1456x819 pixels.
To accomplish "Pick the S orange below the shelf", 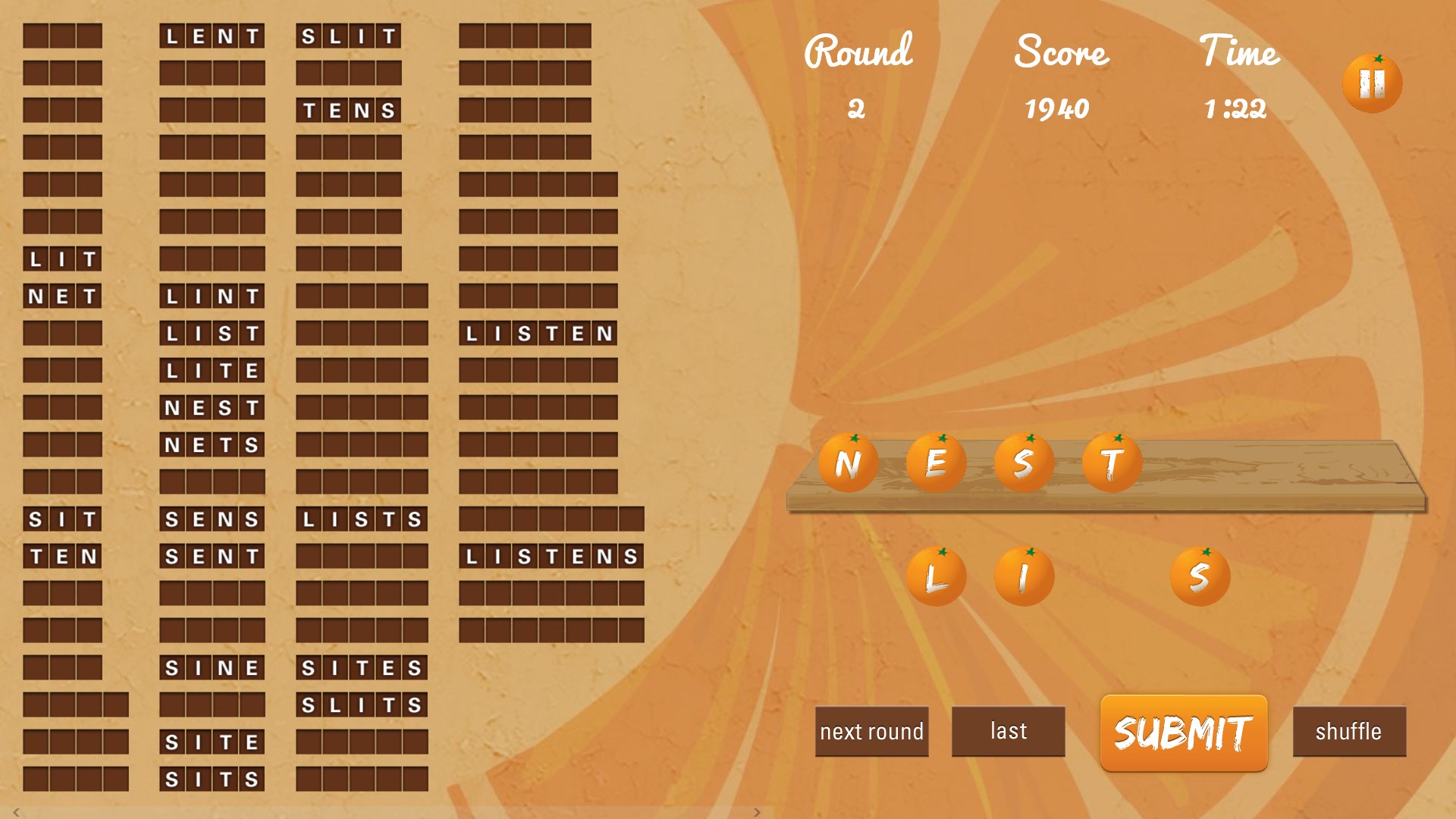I will click(1200, 577).
